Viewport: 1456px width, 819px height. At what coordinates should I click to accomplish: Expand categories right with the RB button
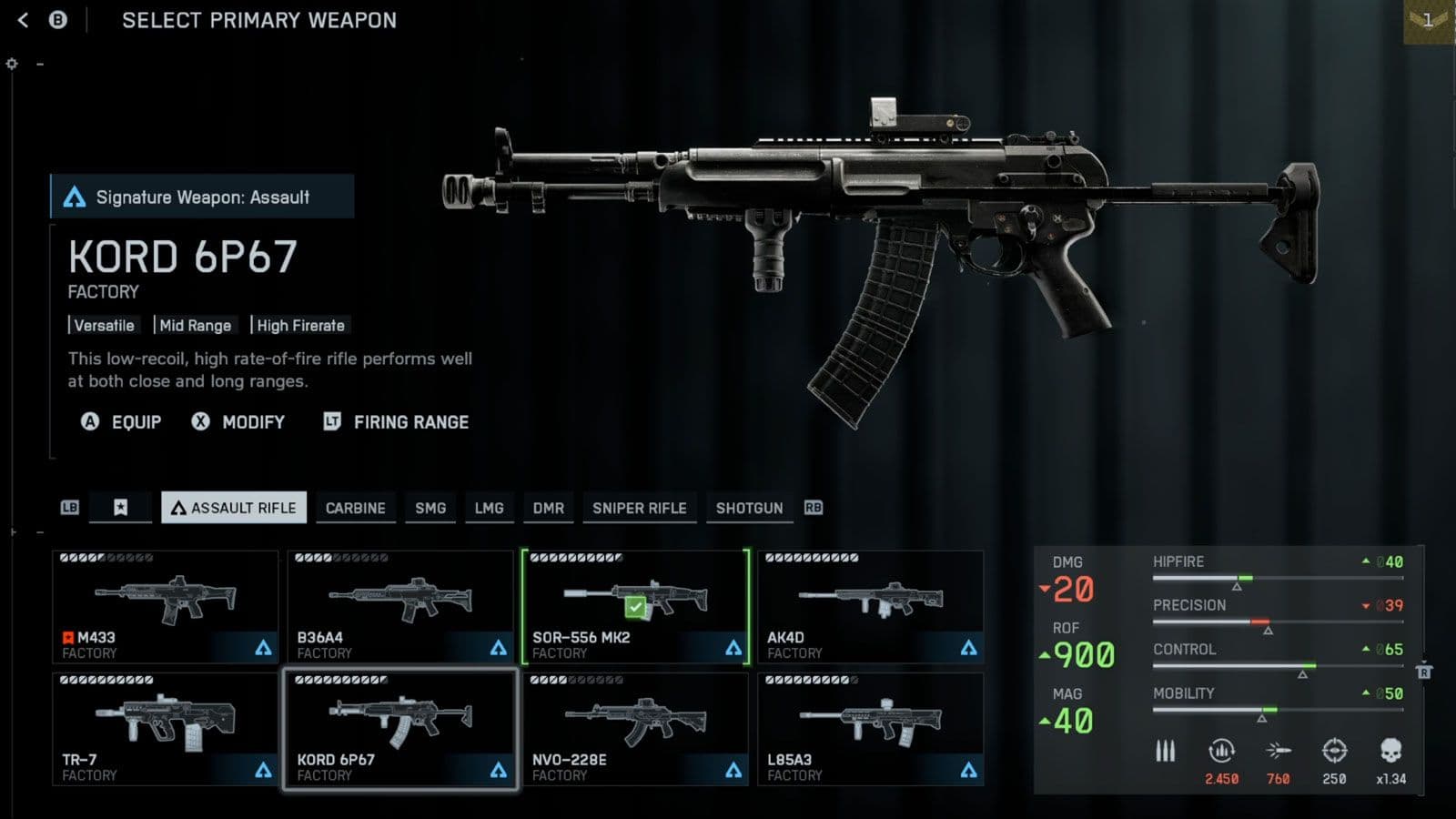point(814,508)
